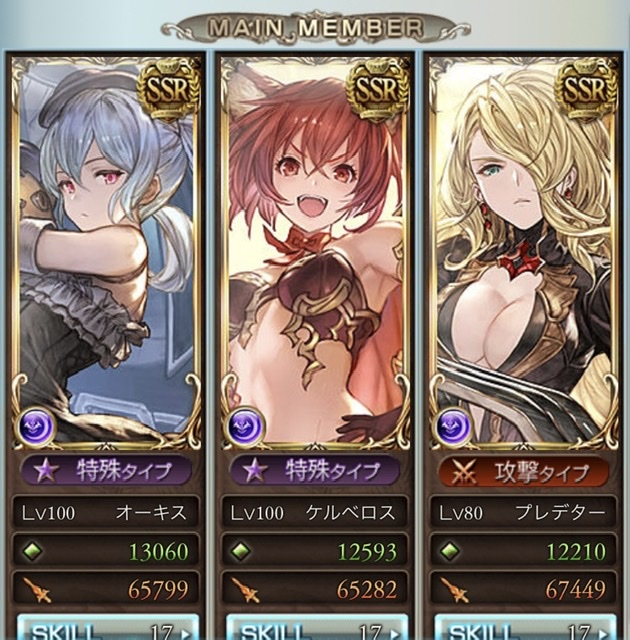Select the red-haired Cerberus character card
630x640 pixels.
(315, 250)
